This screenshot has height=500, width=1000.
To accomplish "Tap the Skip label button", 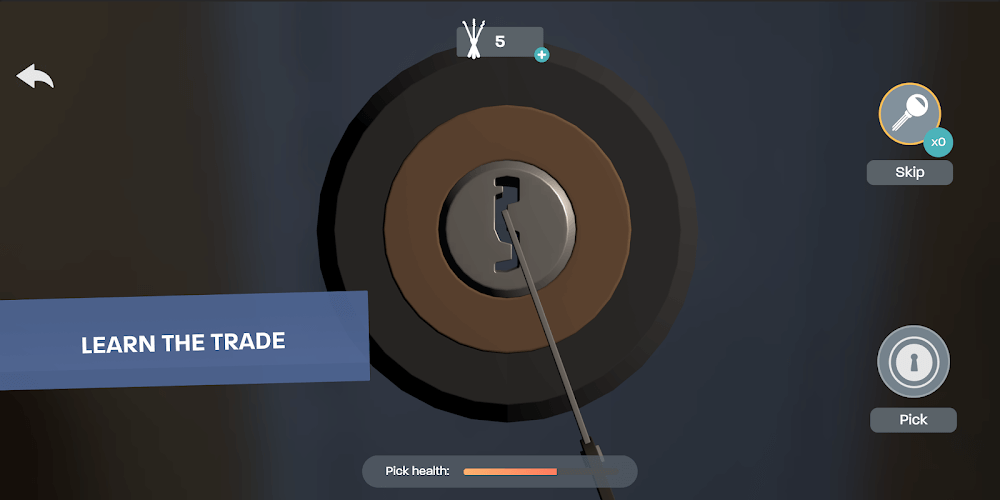I will 909,172.
